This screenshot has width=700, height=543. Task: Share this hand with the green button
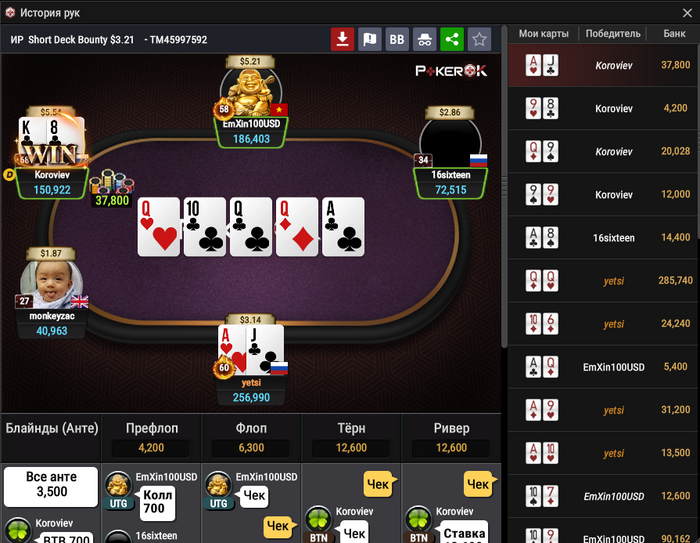pos(452,39)
